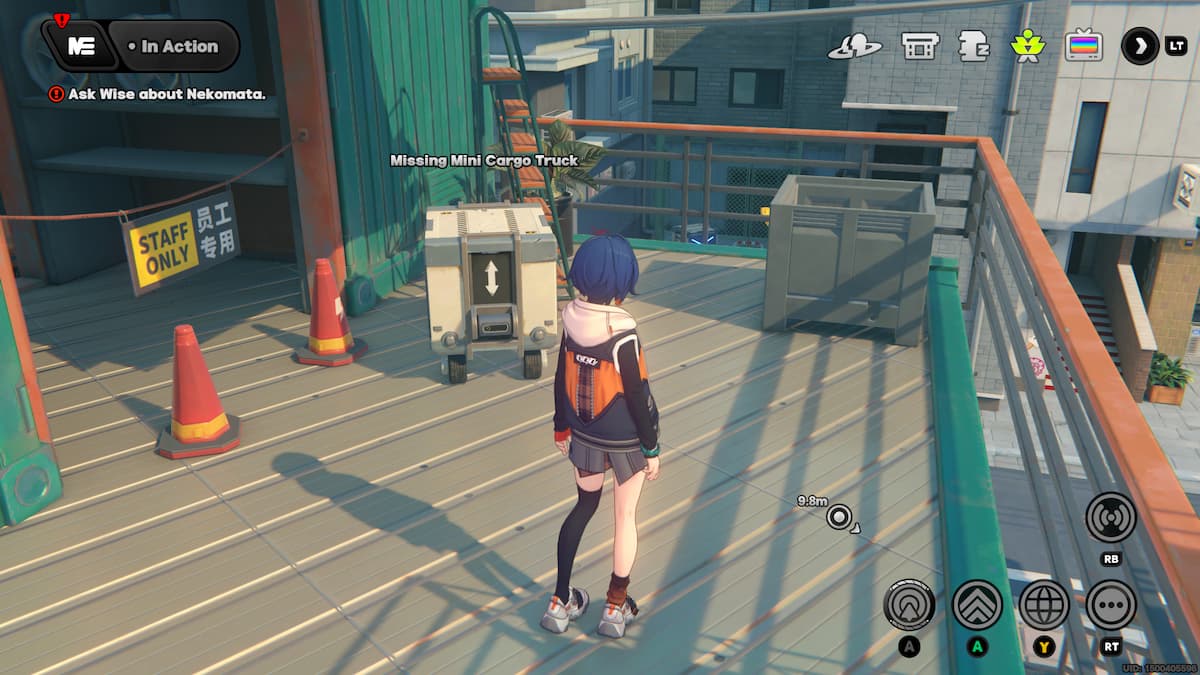Open the globe map button

click(1044, 605)
